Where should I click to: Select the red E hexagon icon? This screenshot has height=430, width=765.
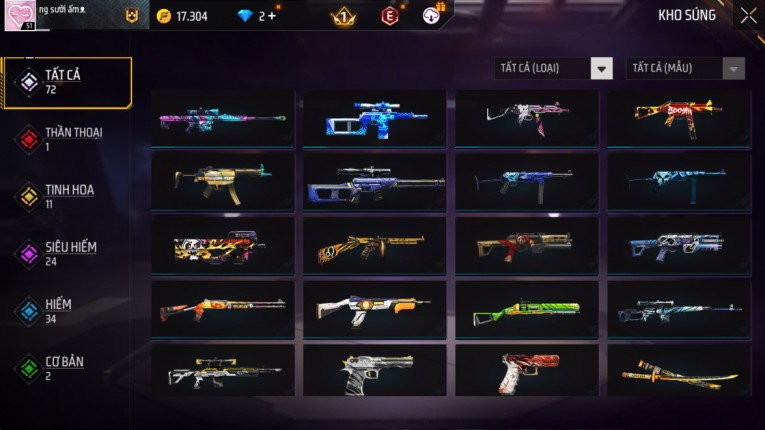[389, 16]
